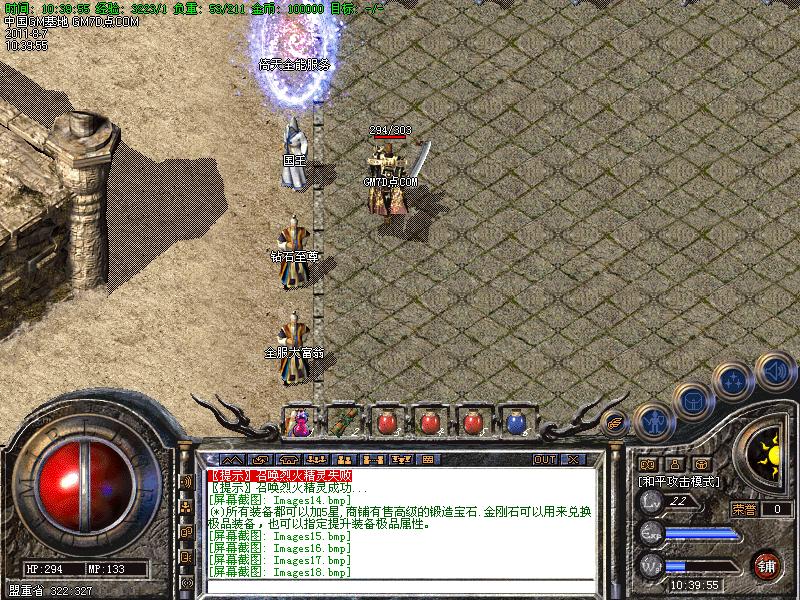Screen dimensions: 800x600
Task: Open the character equipment round button
Action: coord(653,423)
